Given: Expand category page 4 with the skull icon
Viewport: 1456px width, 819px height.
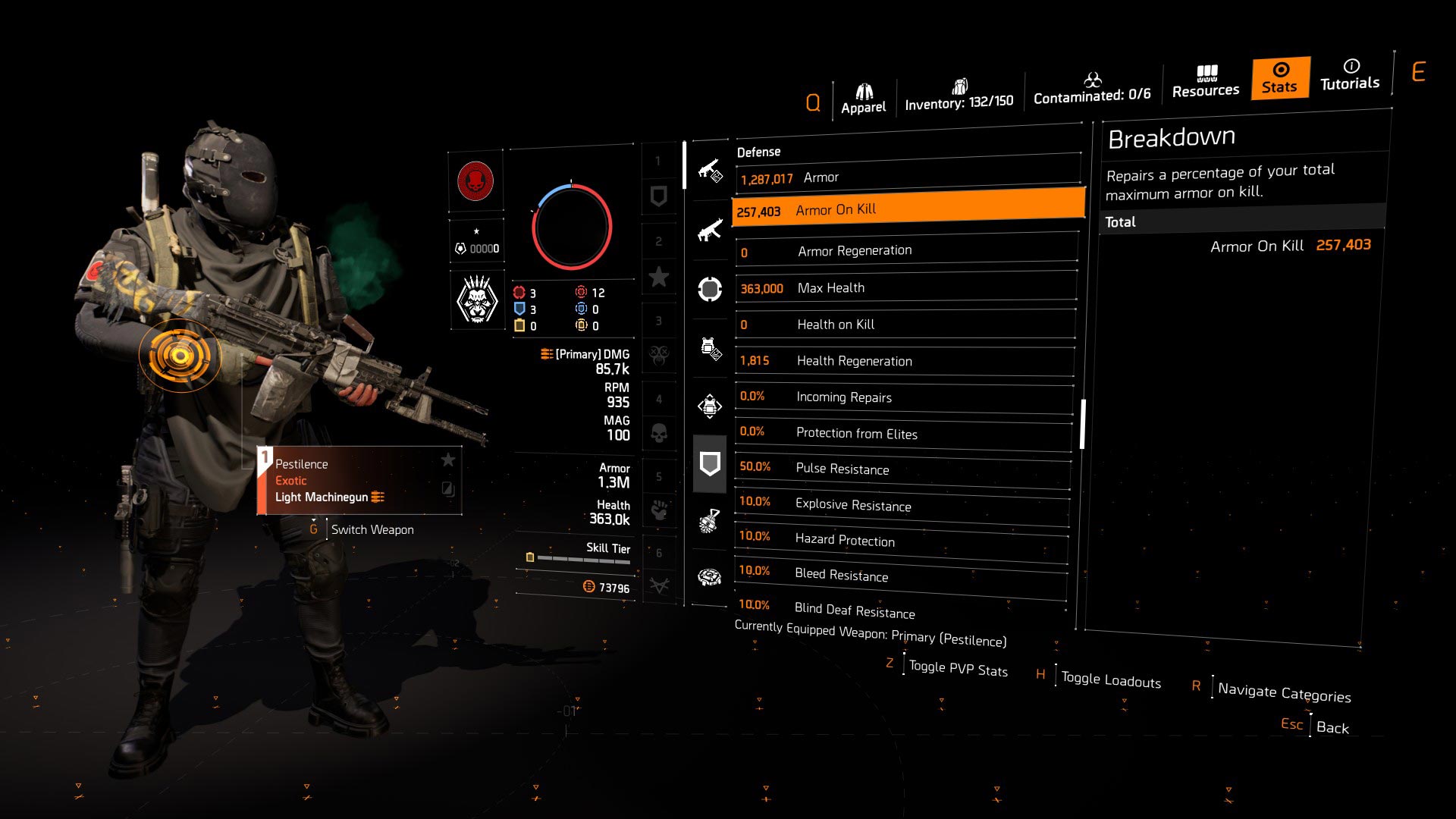Looking at the screenshot, I should (659, 435).
